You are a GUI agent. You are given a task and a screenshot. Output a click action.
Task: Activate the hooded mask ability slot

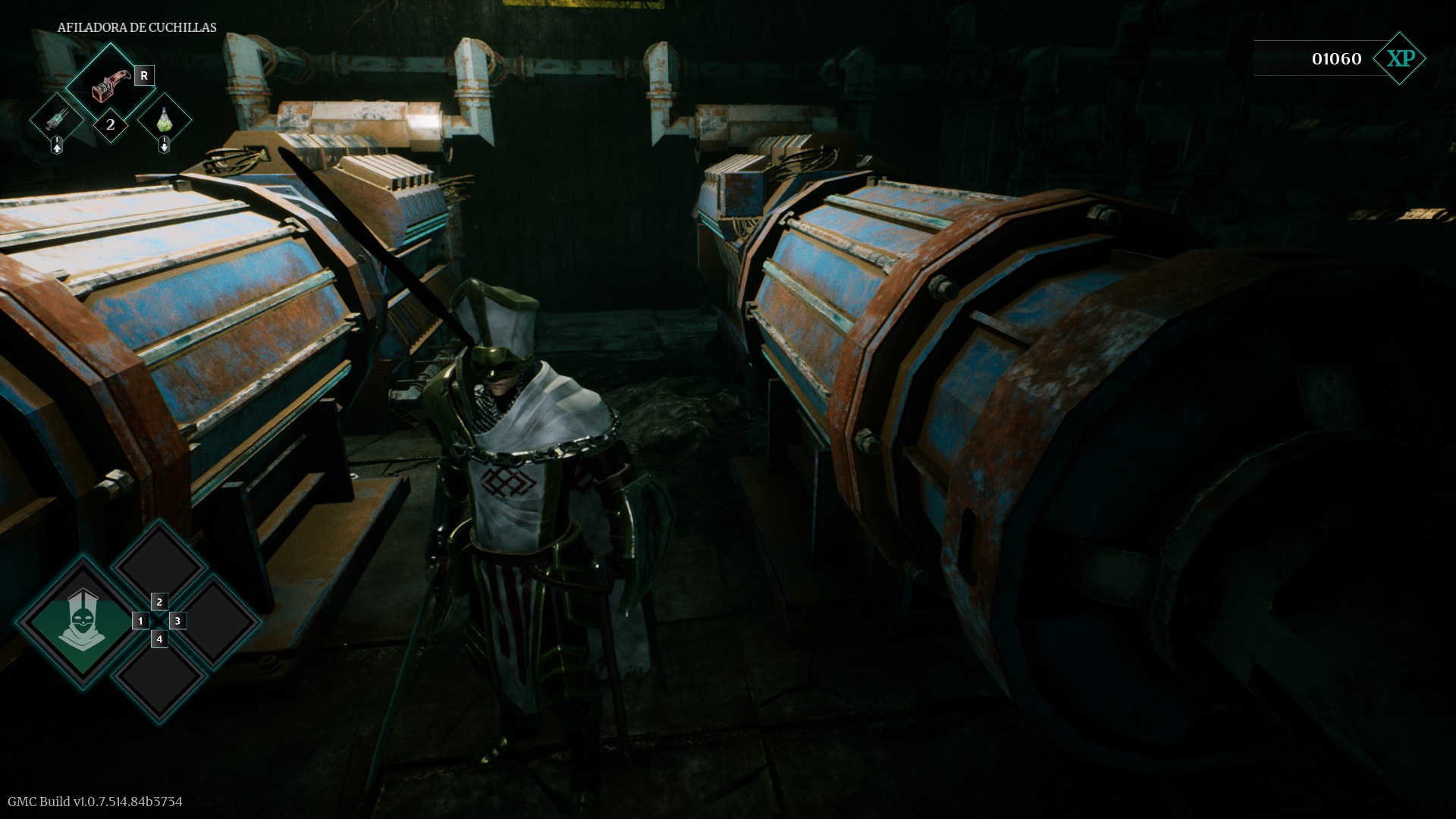pyautogui.click(x=79, y=621)
